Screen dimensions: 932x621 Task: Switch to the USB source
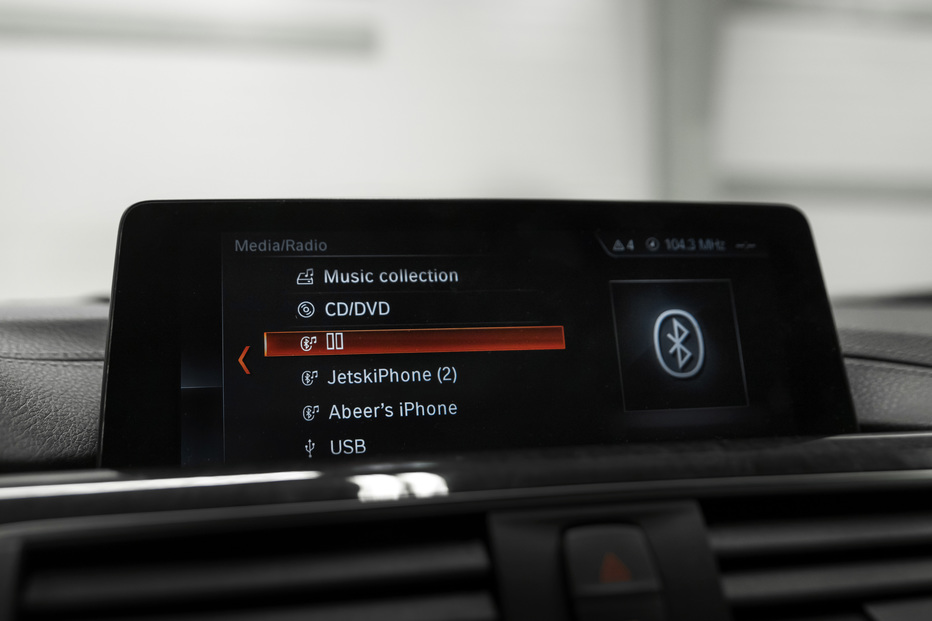tap(347, 447)
